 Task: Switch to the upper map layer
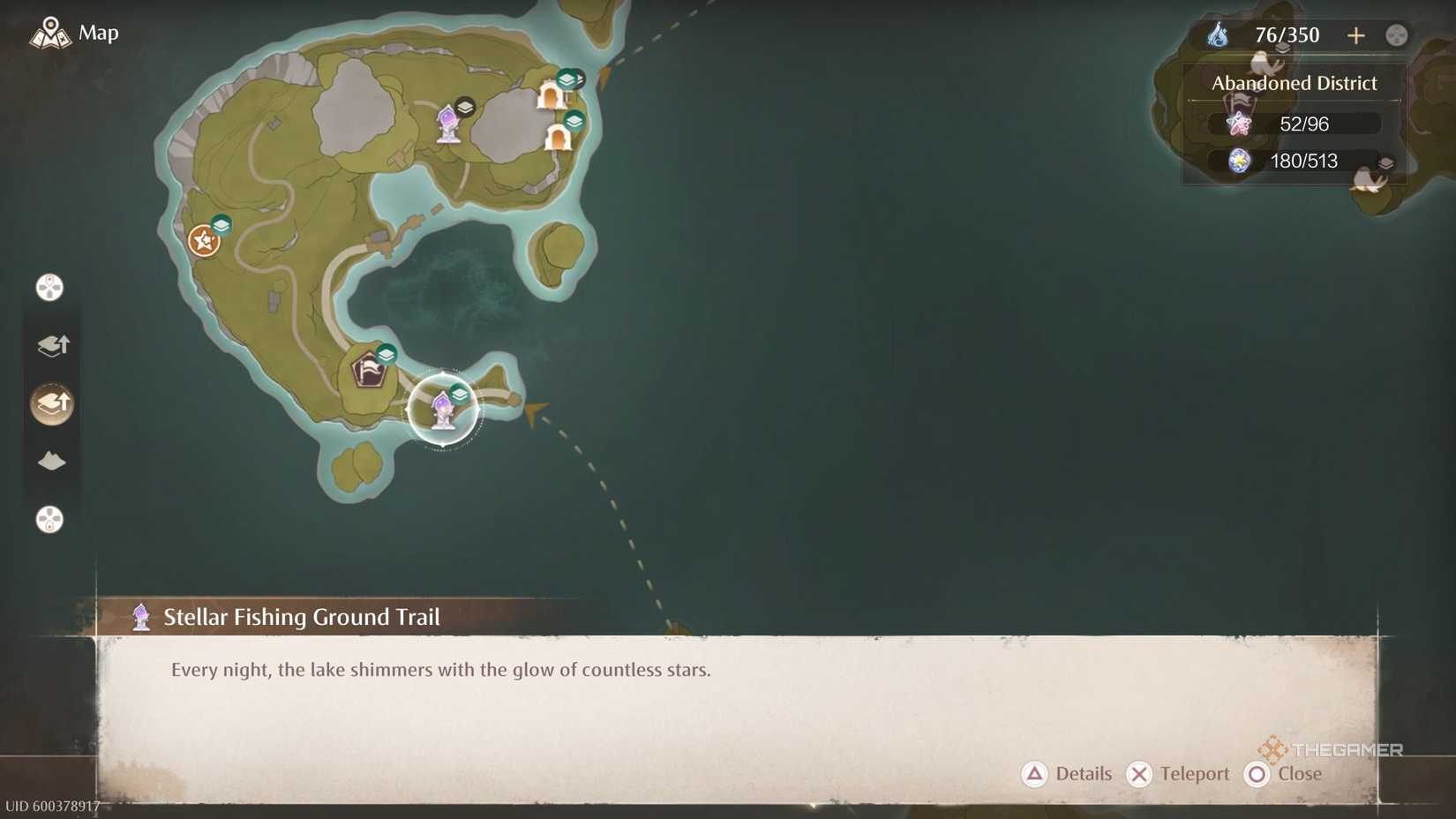click(x=51, y=345)
